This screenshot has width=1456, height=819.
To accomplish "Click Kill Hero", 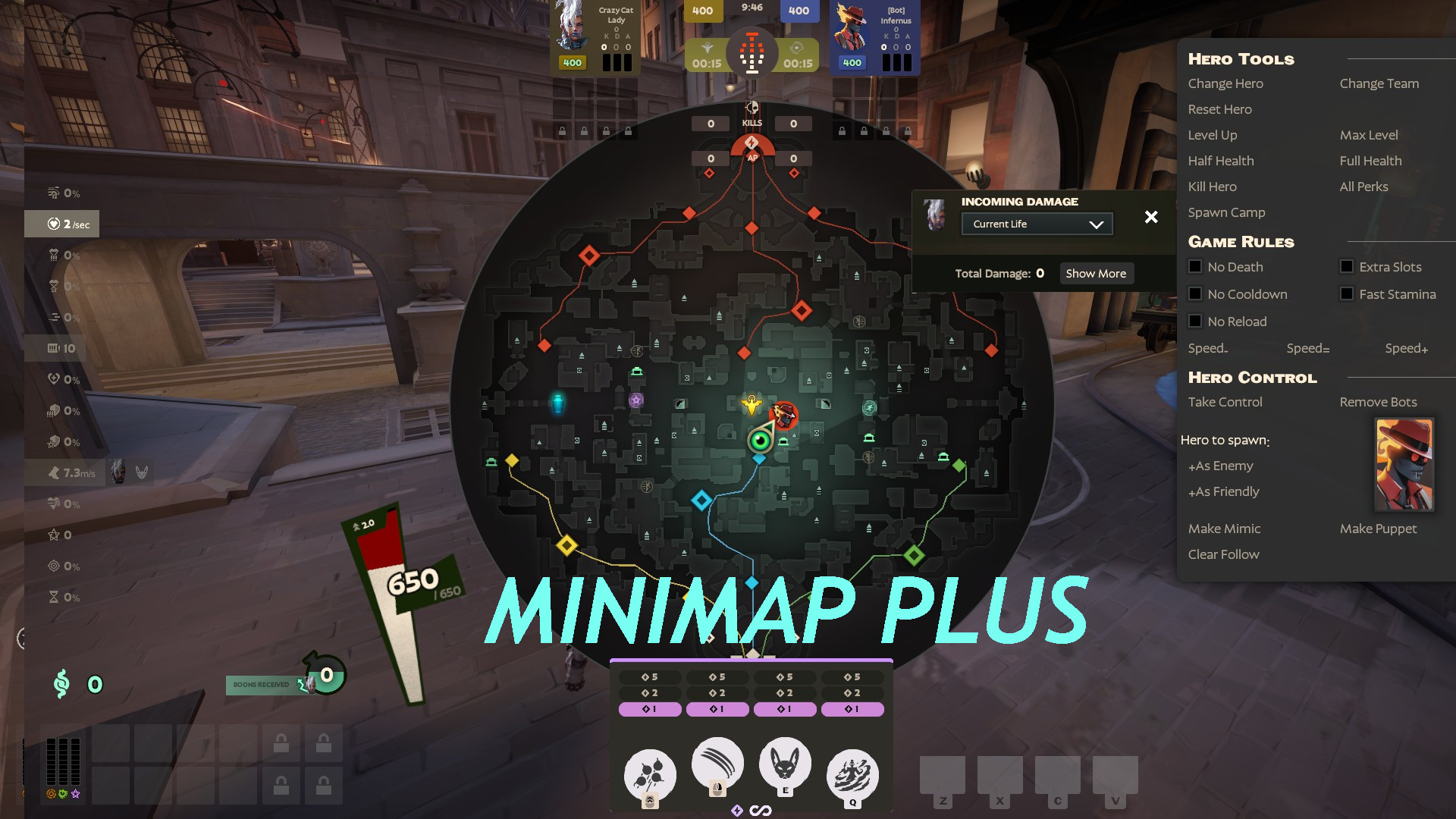I will pos(1212,187).
